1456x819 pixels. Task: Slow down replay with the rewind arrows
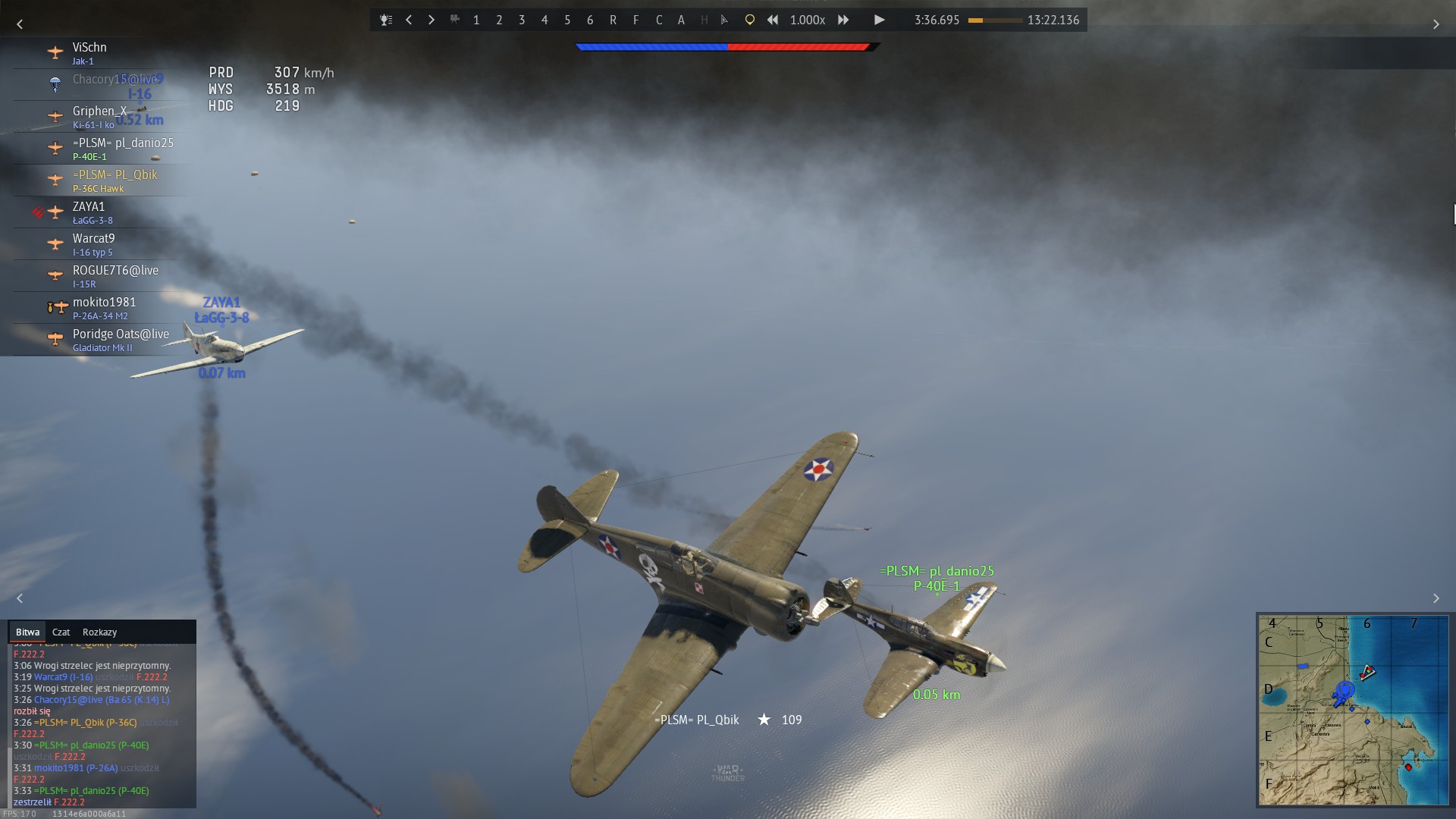coord(772,20)
